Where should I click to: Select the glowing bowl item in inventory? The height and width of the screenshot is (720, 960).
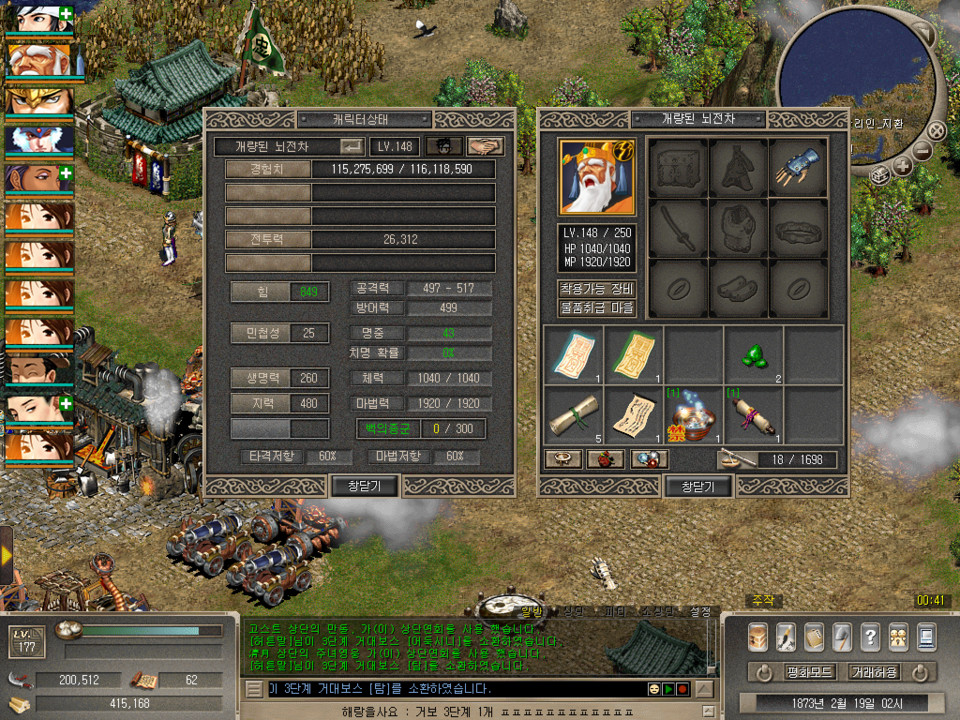[x=694, y=415]
